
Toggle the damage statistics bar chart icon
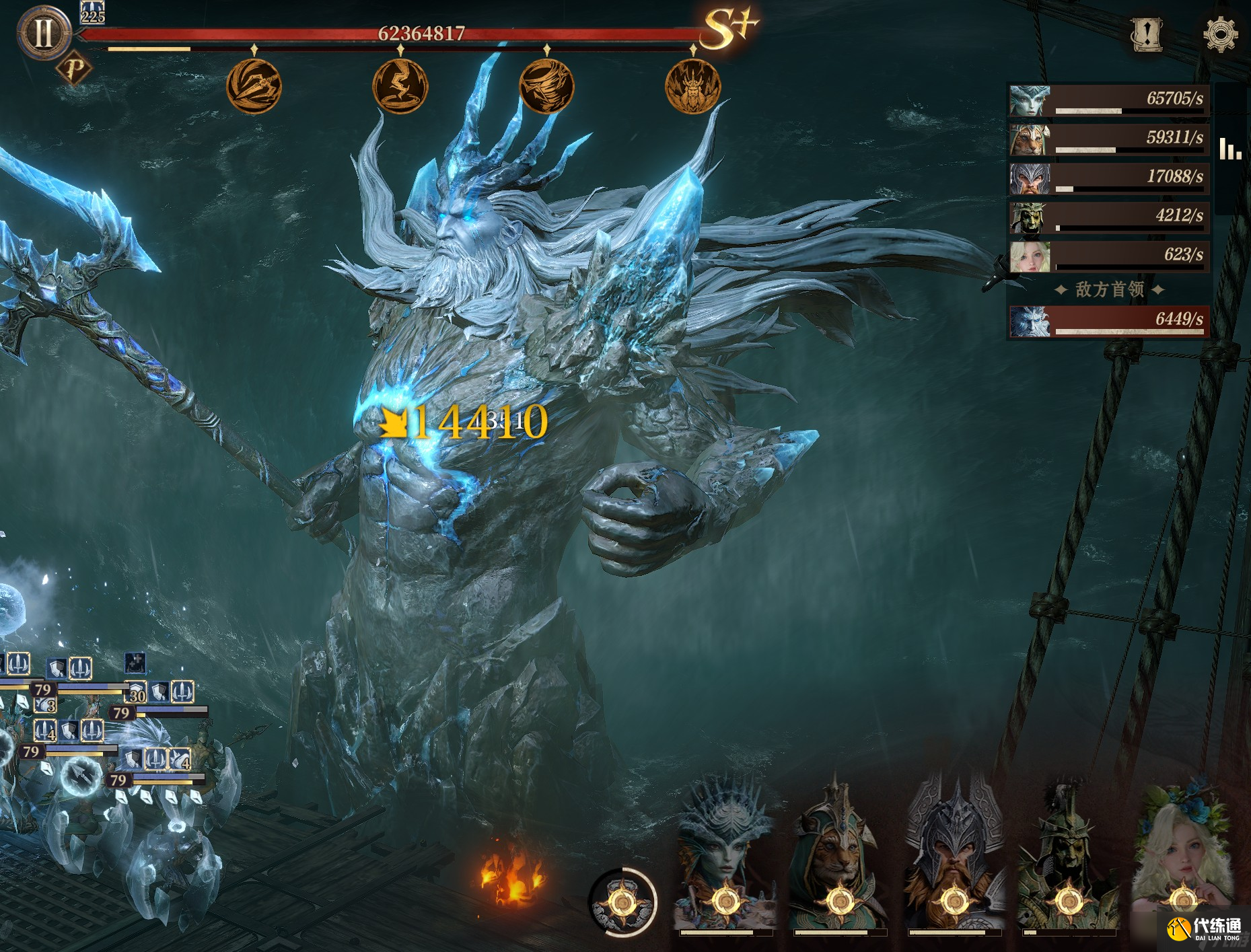(x=1230, y=149)
